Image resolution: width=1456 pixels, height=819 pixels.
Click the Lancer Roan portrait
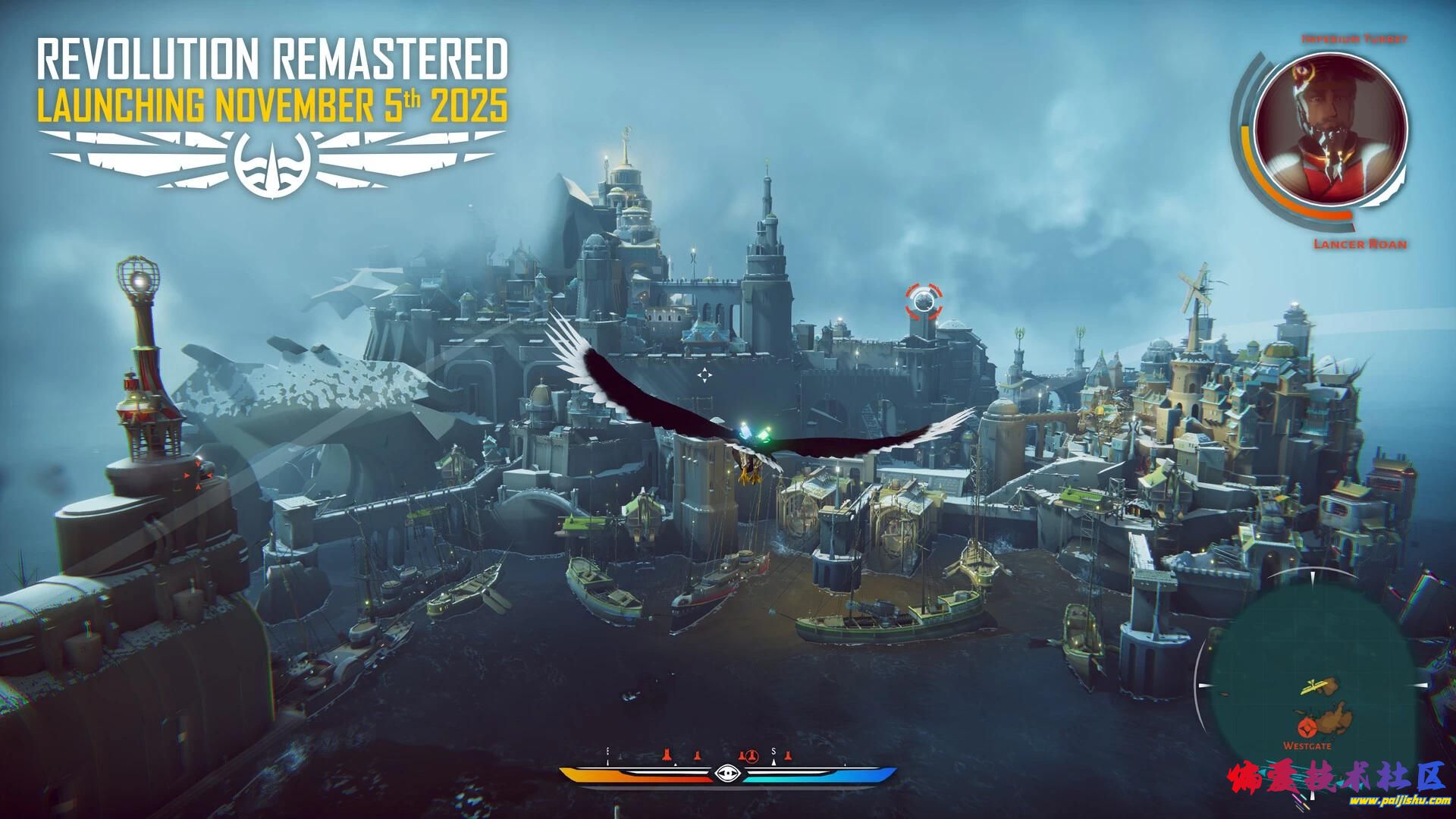pos(1330,126)
